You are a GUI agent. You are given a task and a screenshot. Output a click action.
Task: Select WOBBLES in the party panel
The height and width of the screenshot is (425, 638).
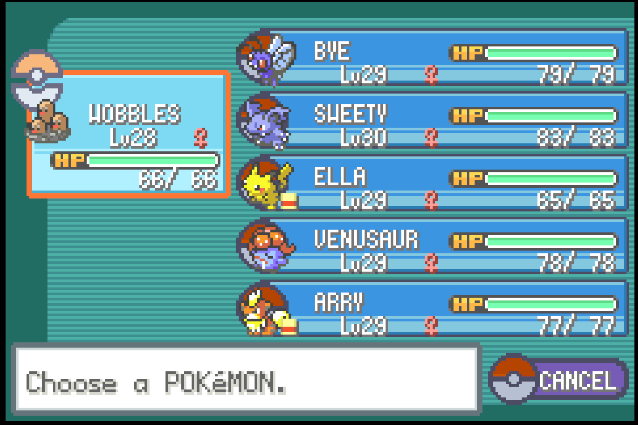[130, 132]
